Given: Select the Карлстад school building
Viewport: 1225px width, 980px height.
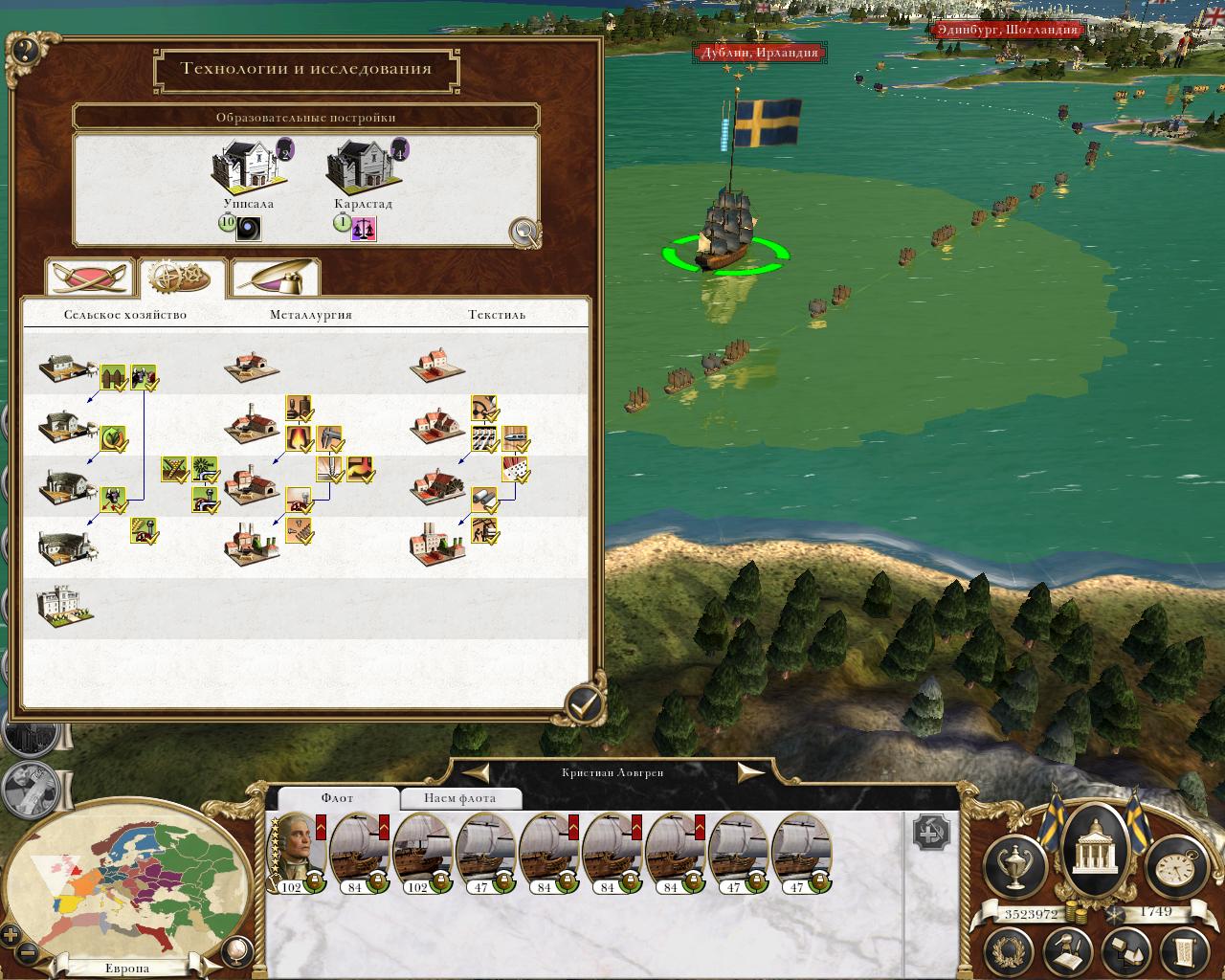Looking at the screenshot, I should pyautogui.click(x=362, y=169).
